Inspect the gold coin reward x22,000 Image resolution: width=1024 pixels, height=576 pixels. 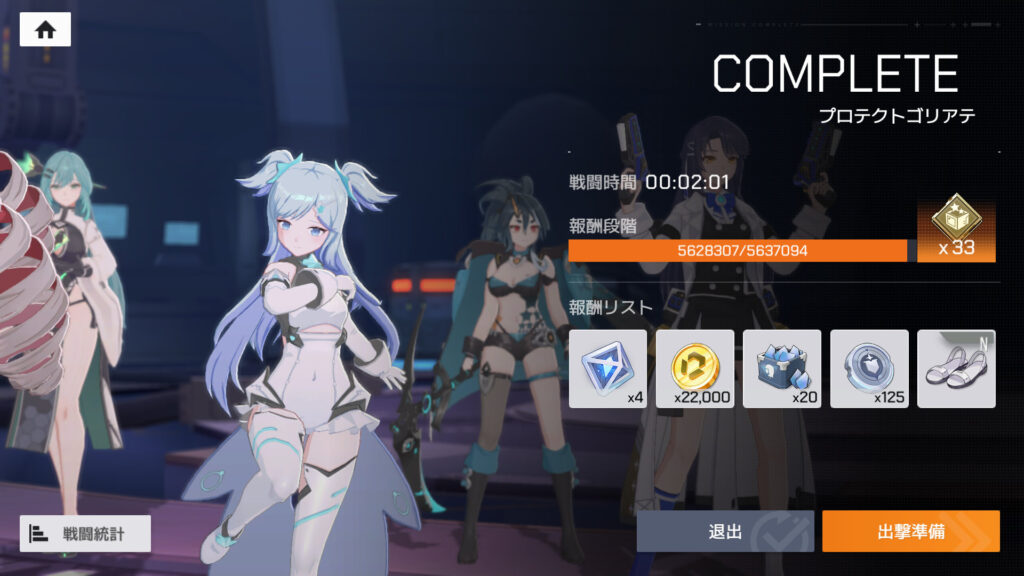[x=695, y=368]
